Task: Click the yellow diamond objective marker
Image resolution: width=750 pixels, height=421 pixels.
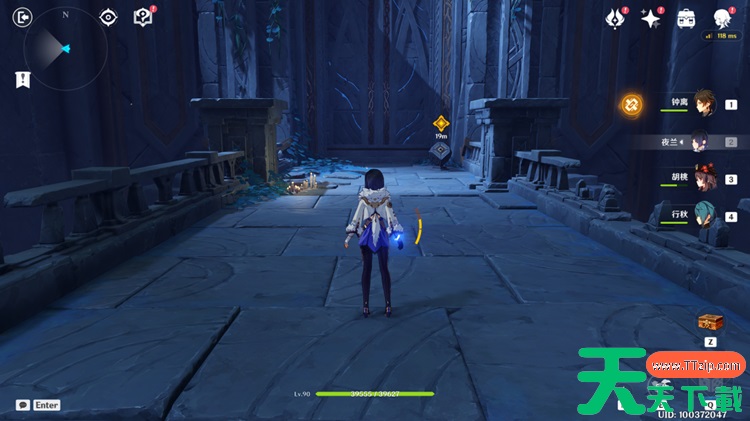Action: [x=440, y=123]
